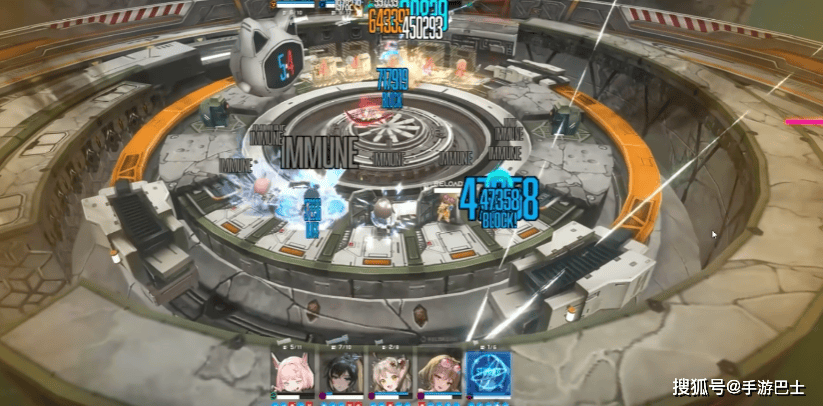Select the black-haired character portrait
The height and width of the screenshot is (406, 823).
[x=341, y=373]
